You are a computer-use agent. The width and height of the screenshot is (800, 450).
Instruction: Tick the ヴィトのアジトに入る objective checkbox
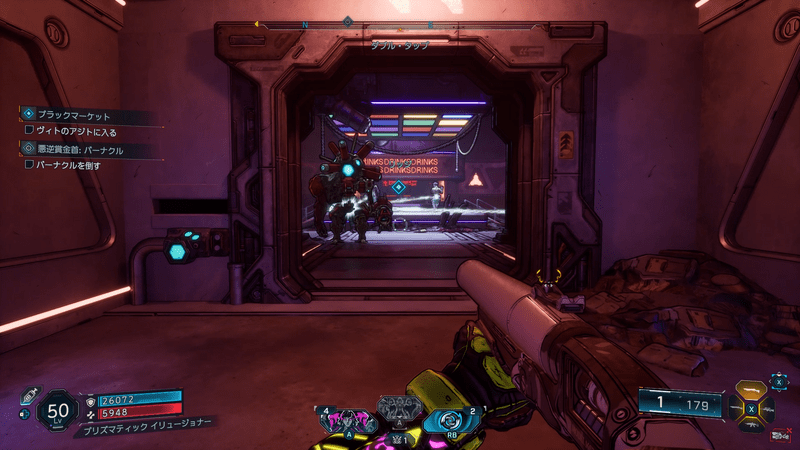click(29, 130)
